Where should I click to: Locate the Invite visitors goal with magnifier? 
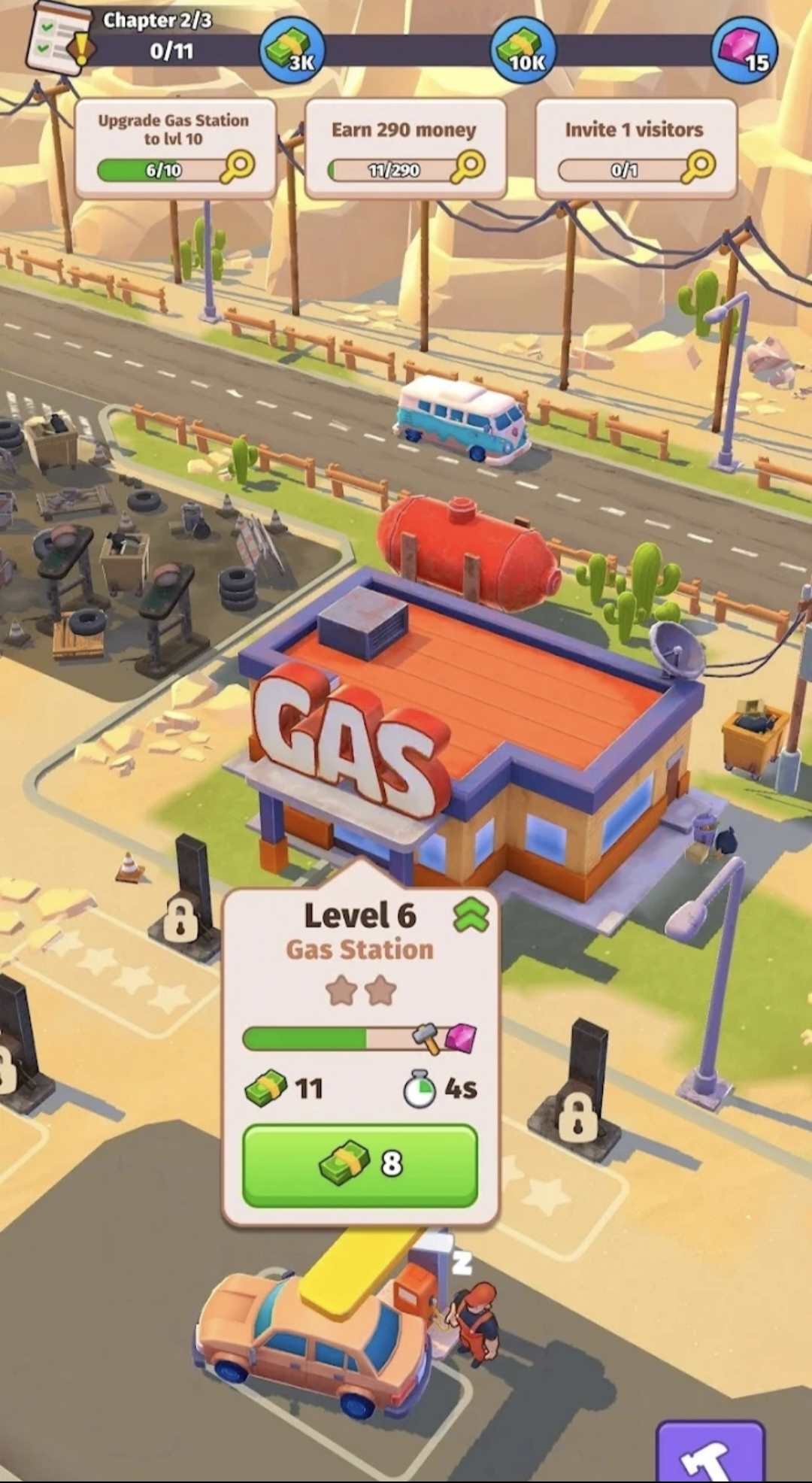[x=698, y=167]
